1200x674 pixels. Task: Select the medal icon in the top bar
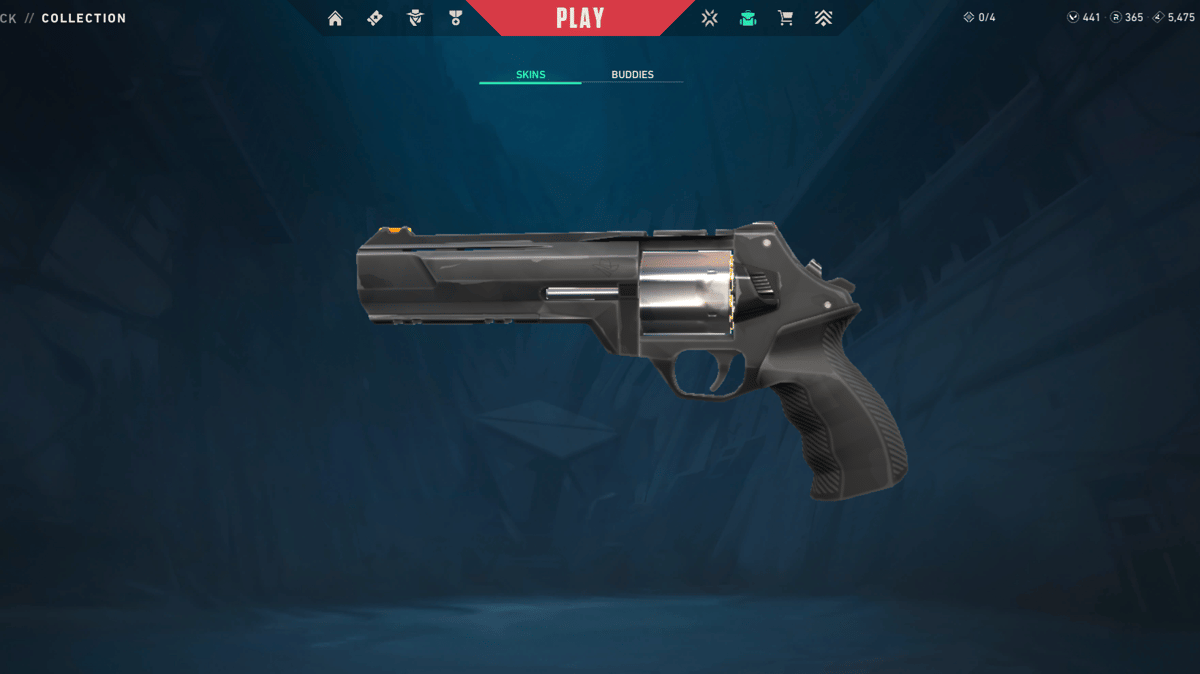coord(456,18)
